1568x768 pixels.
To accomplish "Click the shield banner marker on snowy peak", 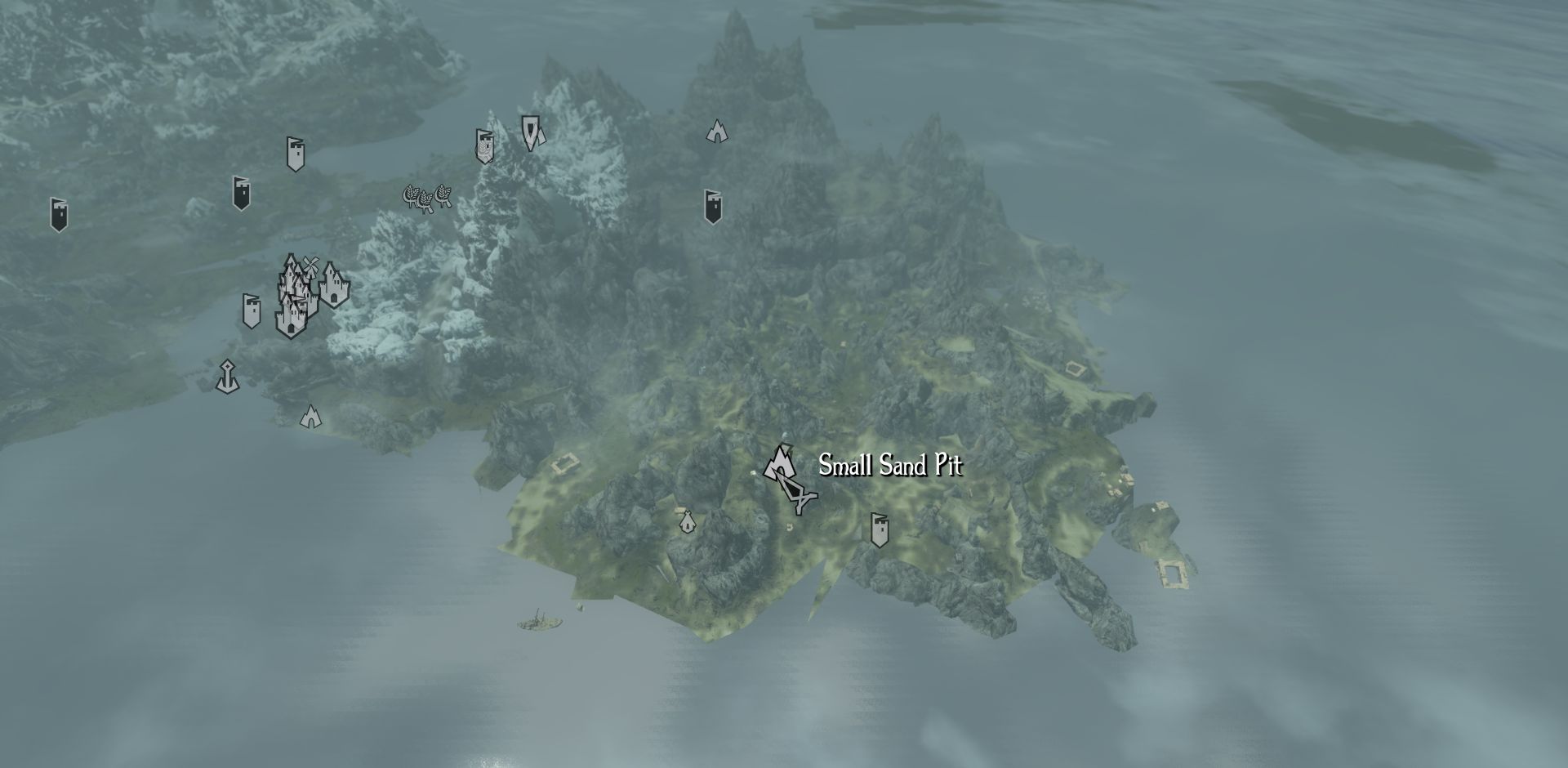I will click(531, 132).
